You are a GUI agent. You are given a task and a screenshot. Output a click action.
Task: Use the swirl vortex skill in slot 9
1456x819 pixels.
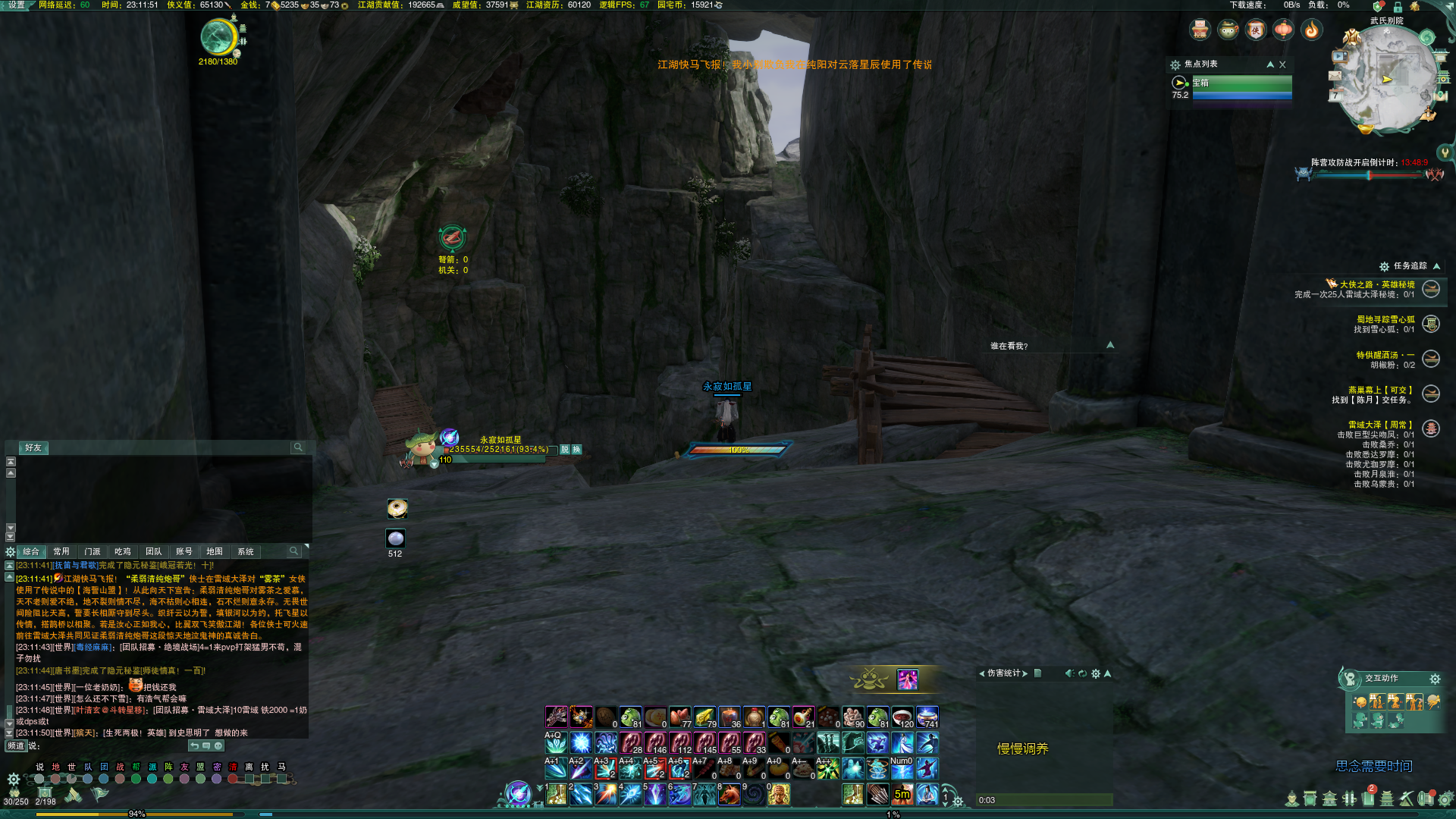click(754, 794)
